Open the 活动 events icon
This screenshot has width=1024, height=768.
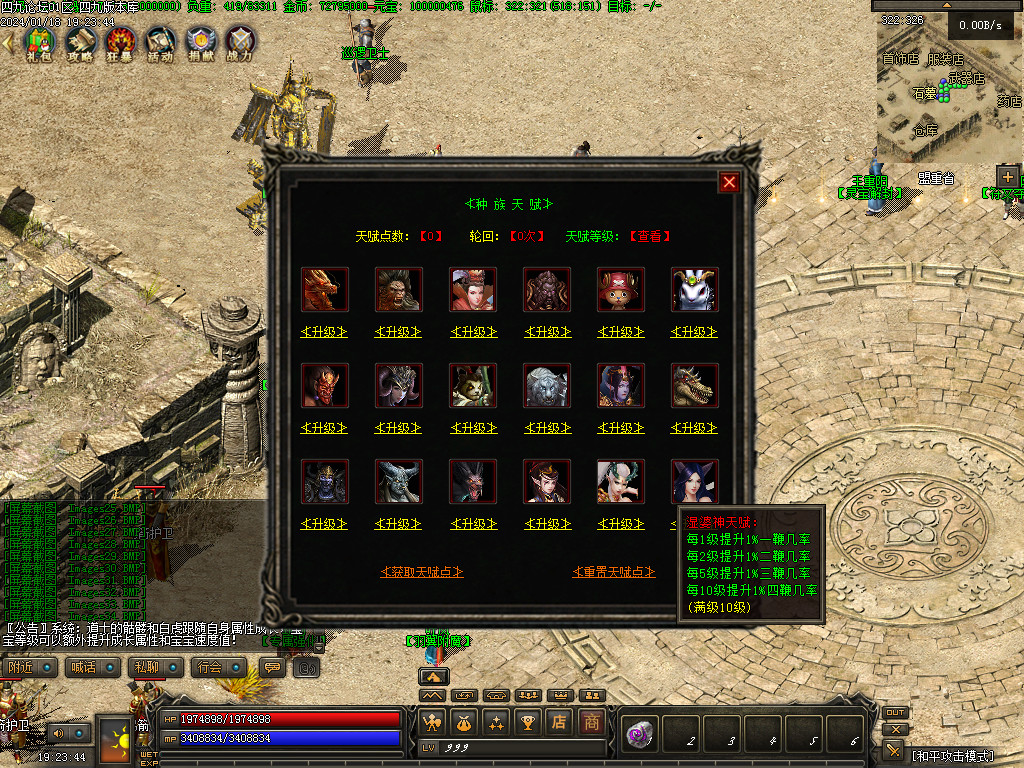160,43
